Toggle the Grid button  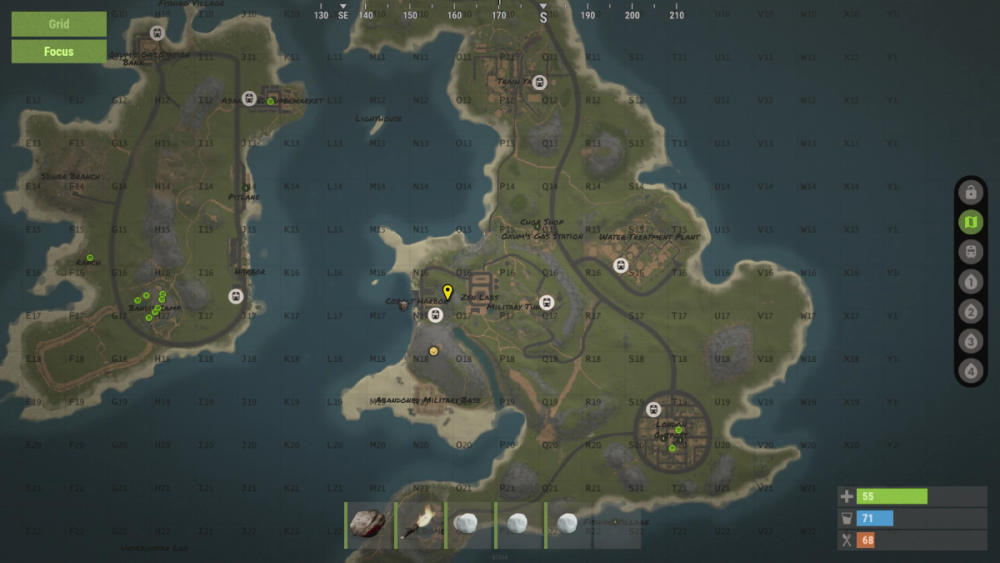coord(59,24)
